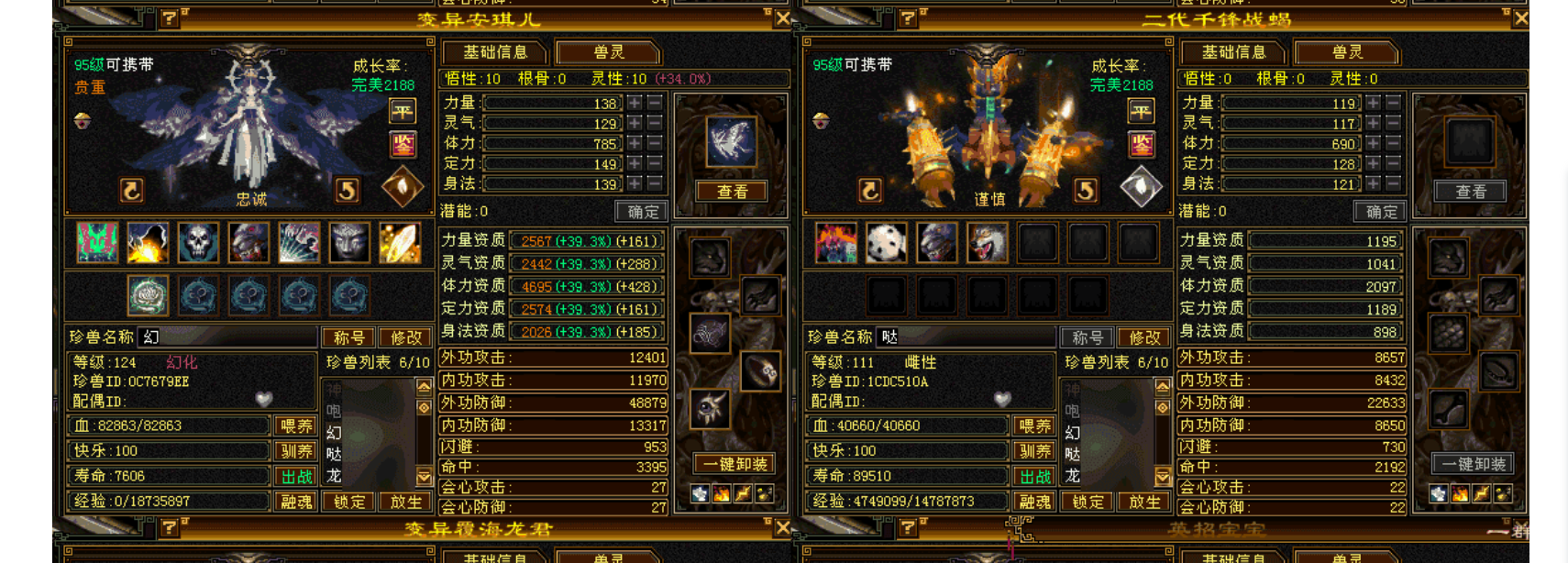Select the skull skill icon of 变异安琪儿
This screenshot has width=1568, height=563.
(x=198, y=243)
